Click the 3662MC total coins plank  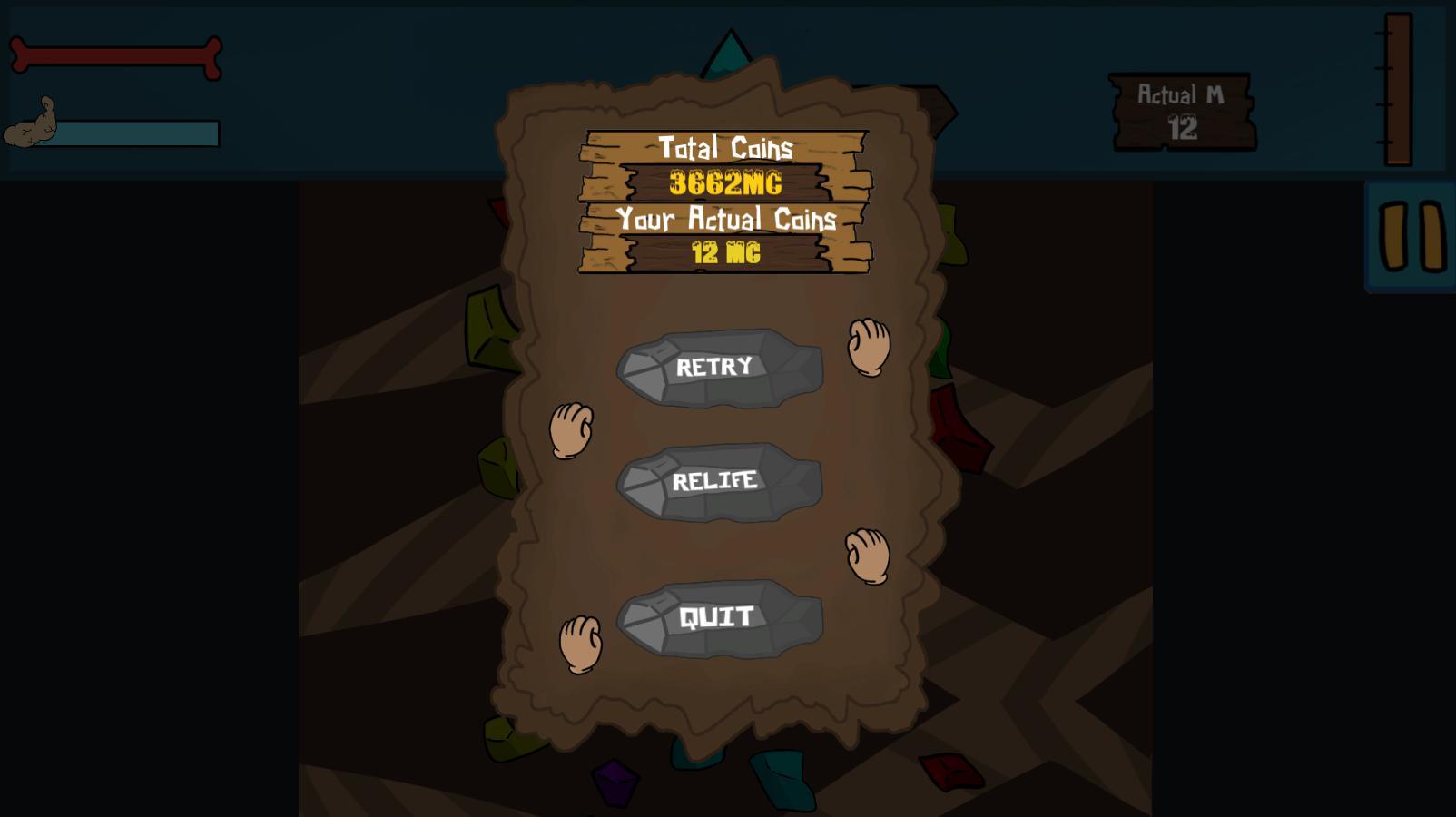coord(726,182)
